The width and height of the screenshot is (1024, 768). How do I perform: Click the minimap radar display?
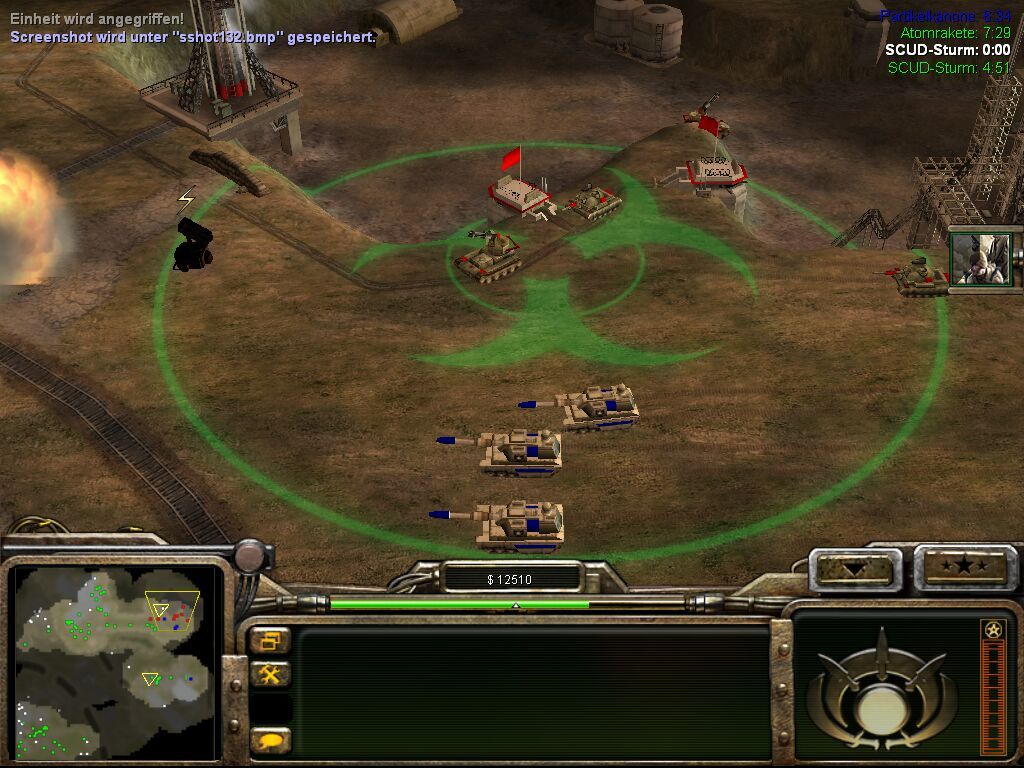tap(115, 661)
